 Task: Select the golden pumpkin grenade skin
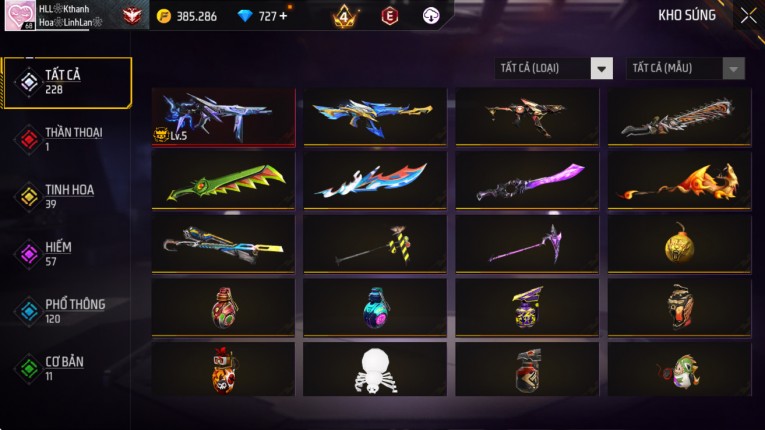click(679, 243)
